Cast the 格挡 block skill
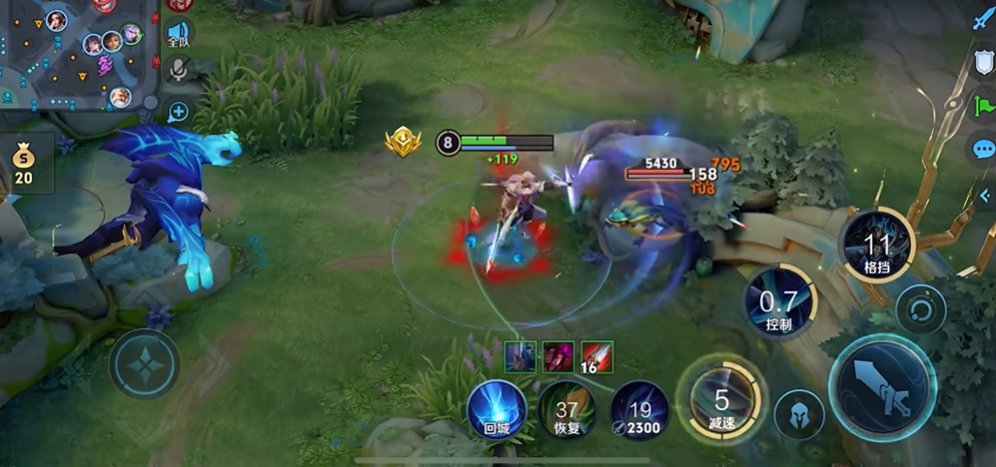The image size is (996, 467). pos(877,246)
